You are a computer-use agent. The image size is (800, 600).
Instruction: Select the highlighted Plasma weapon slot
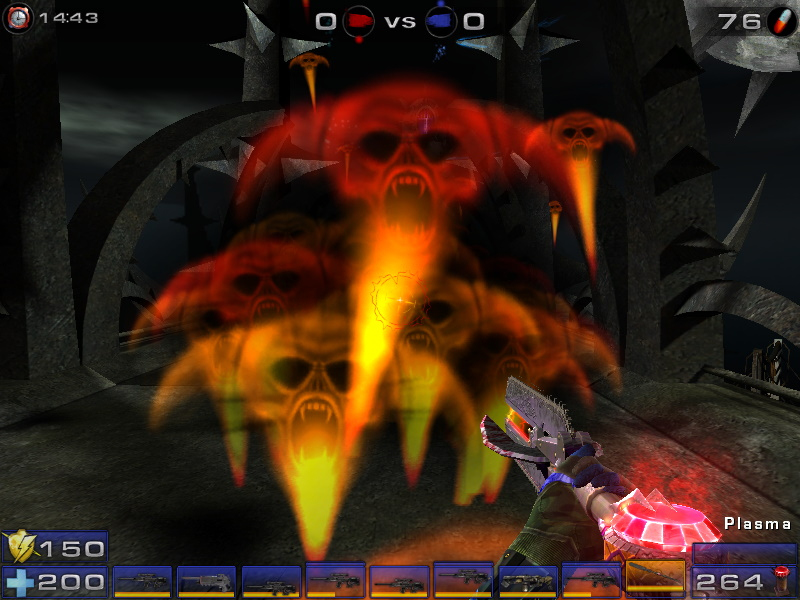(x=656, y=579)
